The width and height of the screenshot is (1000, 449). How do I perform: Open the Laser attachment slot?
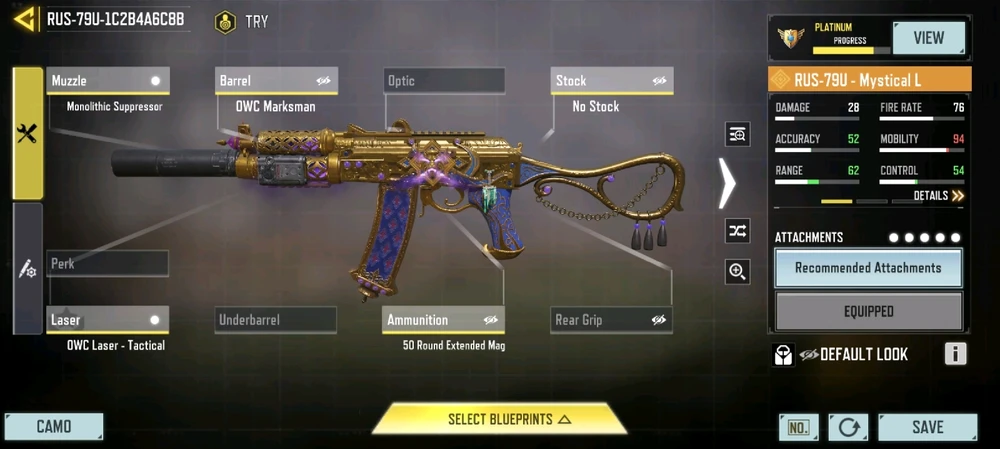[107, 320]
